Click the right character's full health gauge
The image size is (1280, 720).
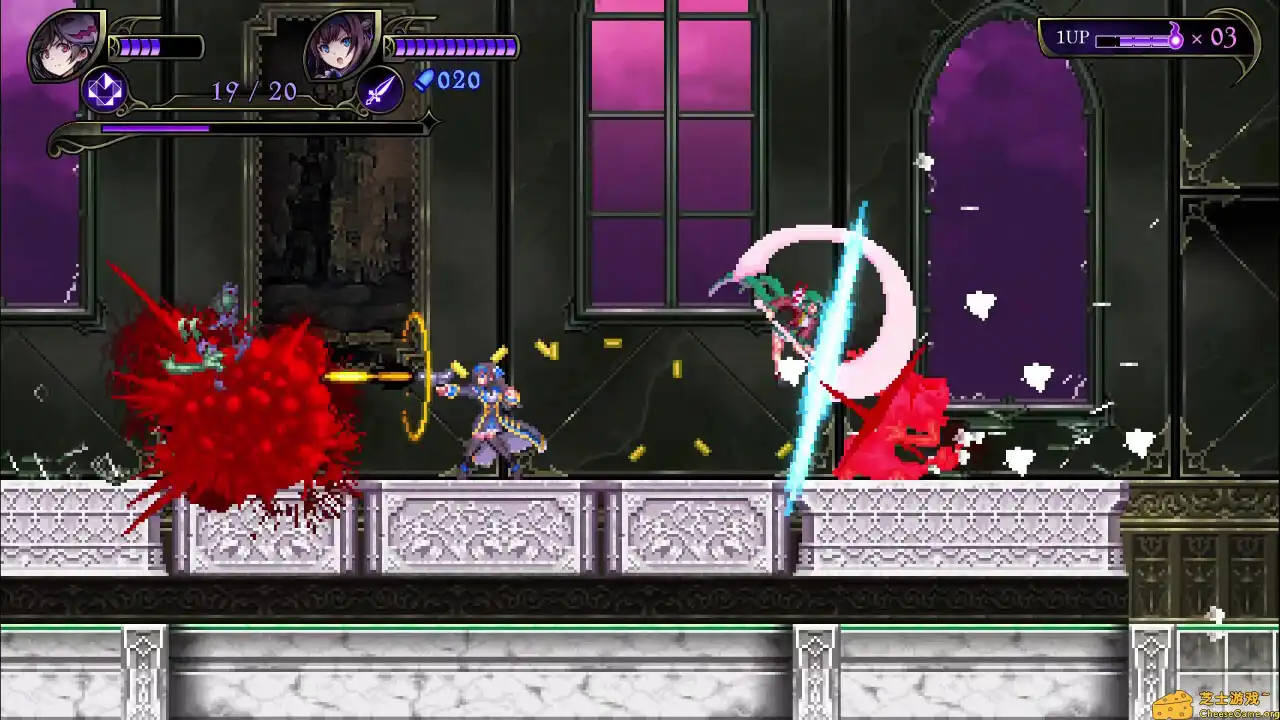point(450,45)
